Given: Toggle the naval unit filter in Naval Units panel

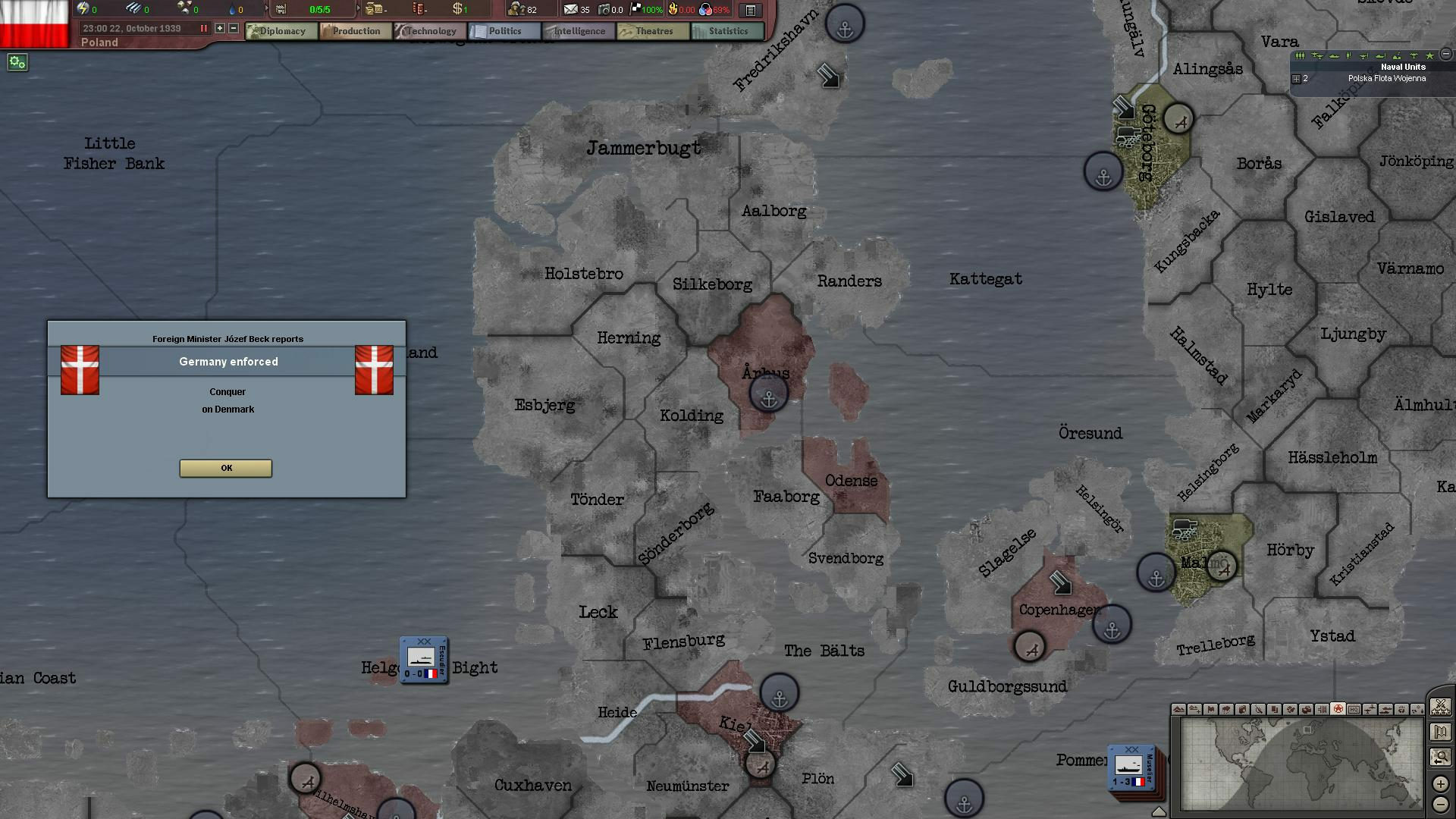Looking at the screenshot, I should click(1333, 56).
